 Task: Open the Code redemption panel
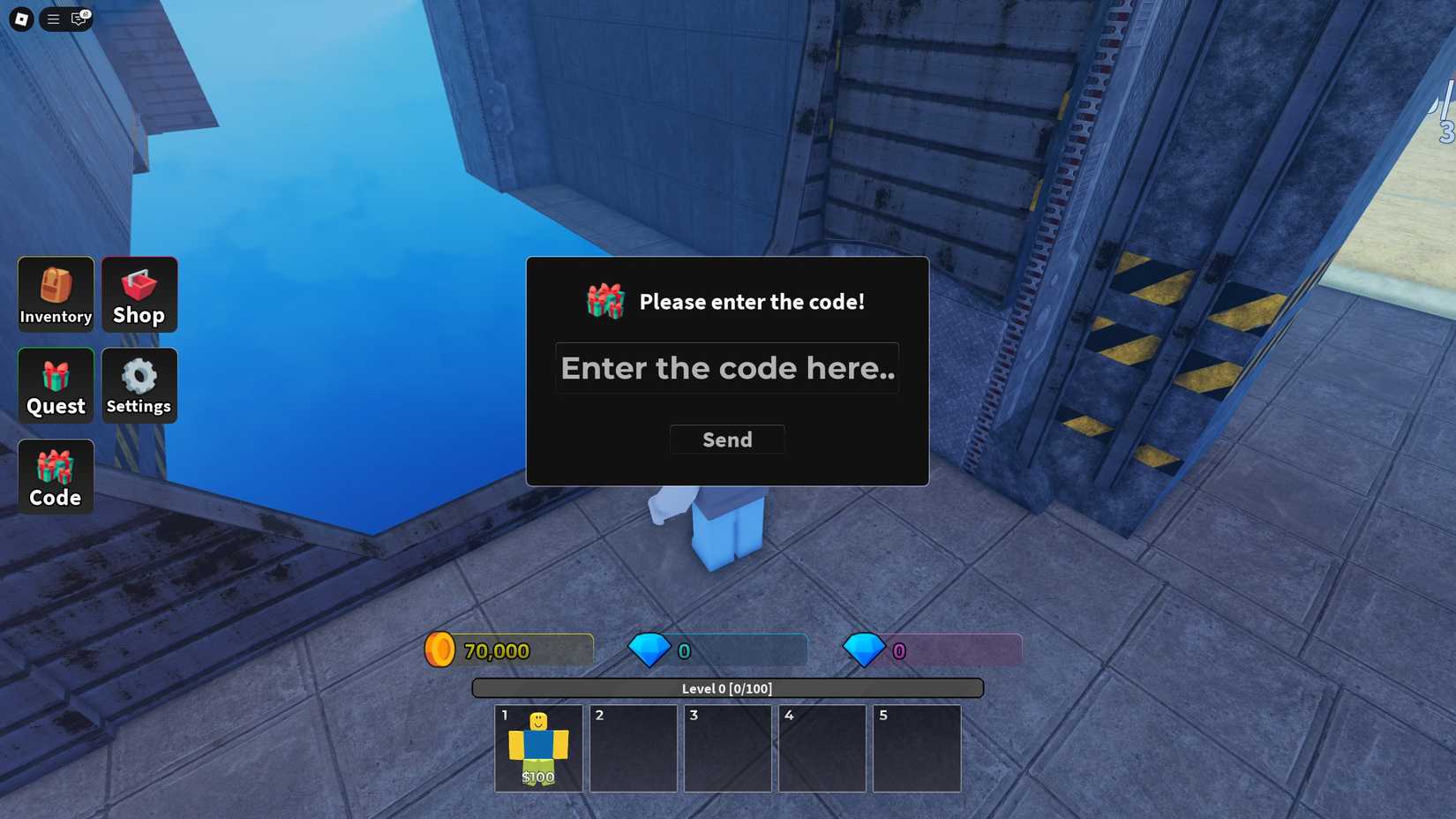pyautogui.click(x=55, y=477)
